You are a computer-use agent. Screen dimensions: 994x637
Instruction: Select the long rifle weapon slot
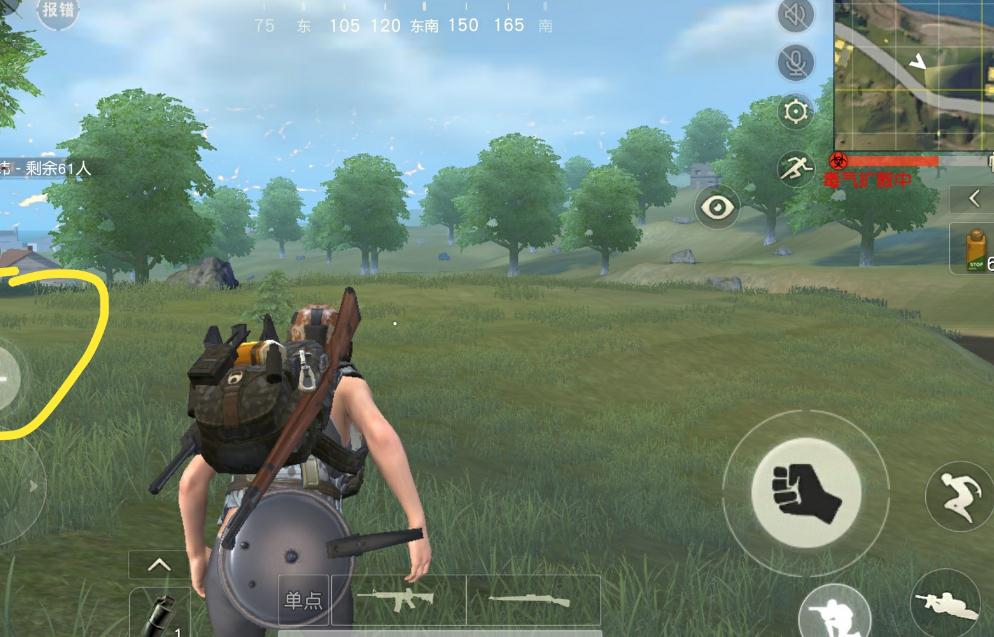(x=533, y=600)
